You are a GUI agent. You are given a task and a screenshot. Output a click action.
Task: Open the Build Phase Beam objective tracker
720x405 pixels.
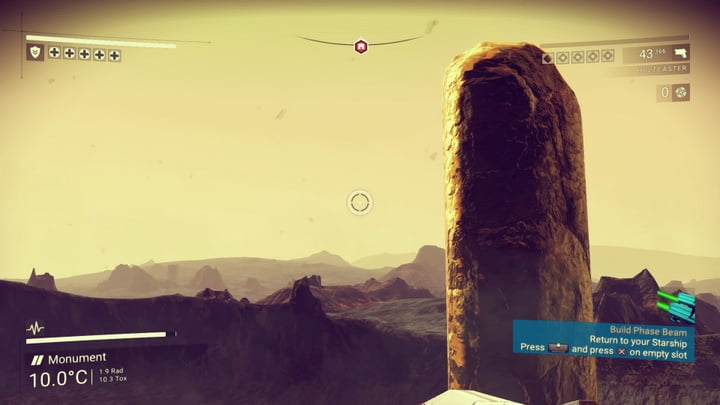pyautogui.click(x=604, y=337)
